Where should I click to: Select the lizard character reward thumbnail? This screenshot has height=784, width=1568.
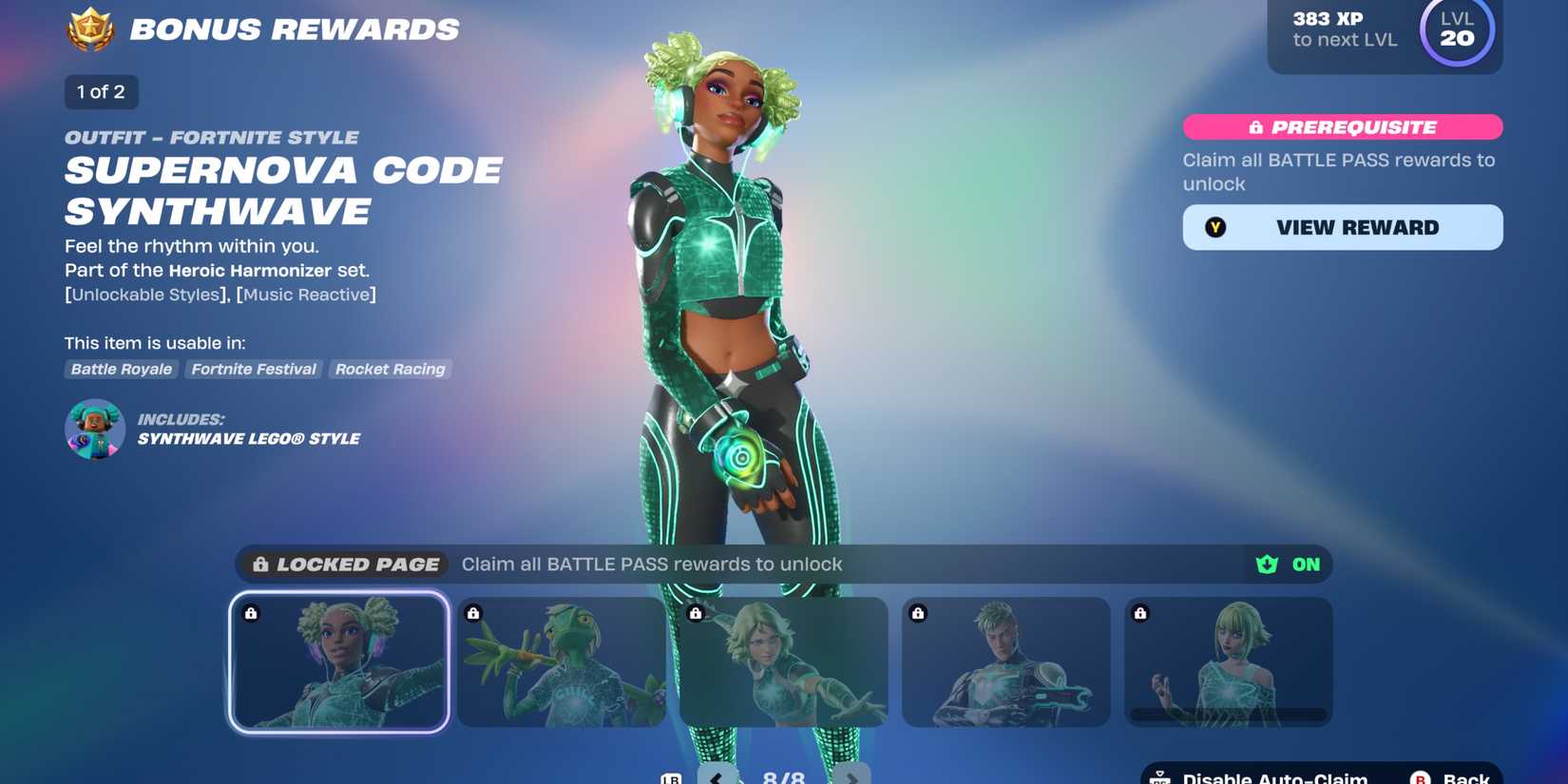(561, 662)
